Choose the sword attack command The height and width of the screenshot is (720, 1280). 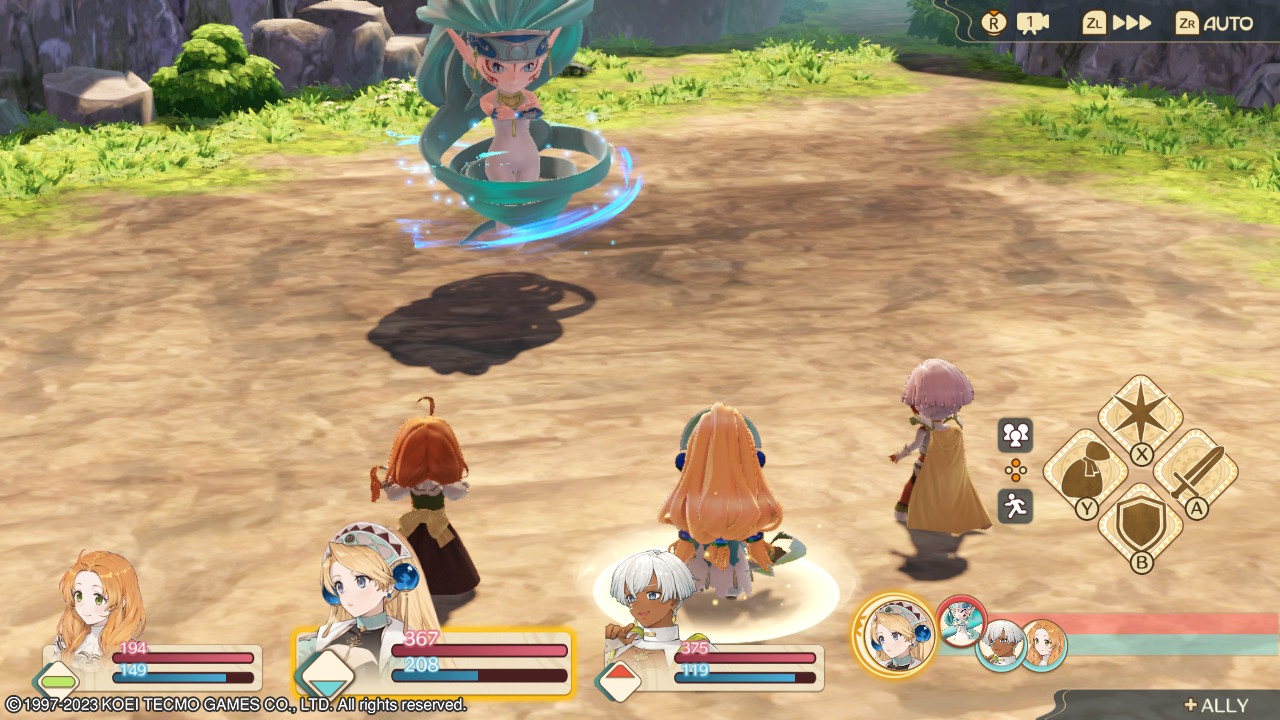(1195, 470)
